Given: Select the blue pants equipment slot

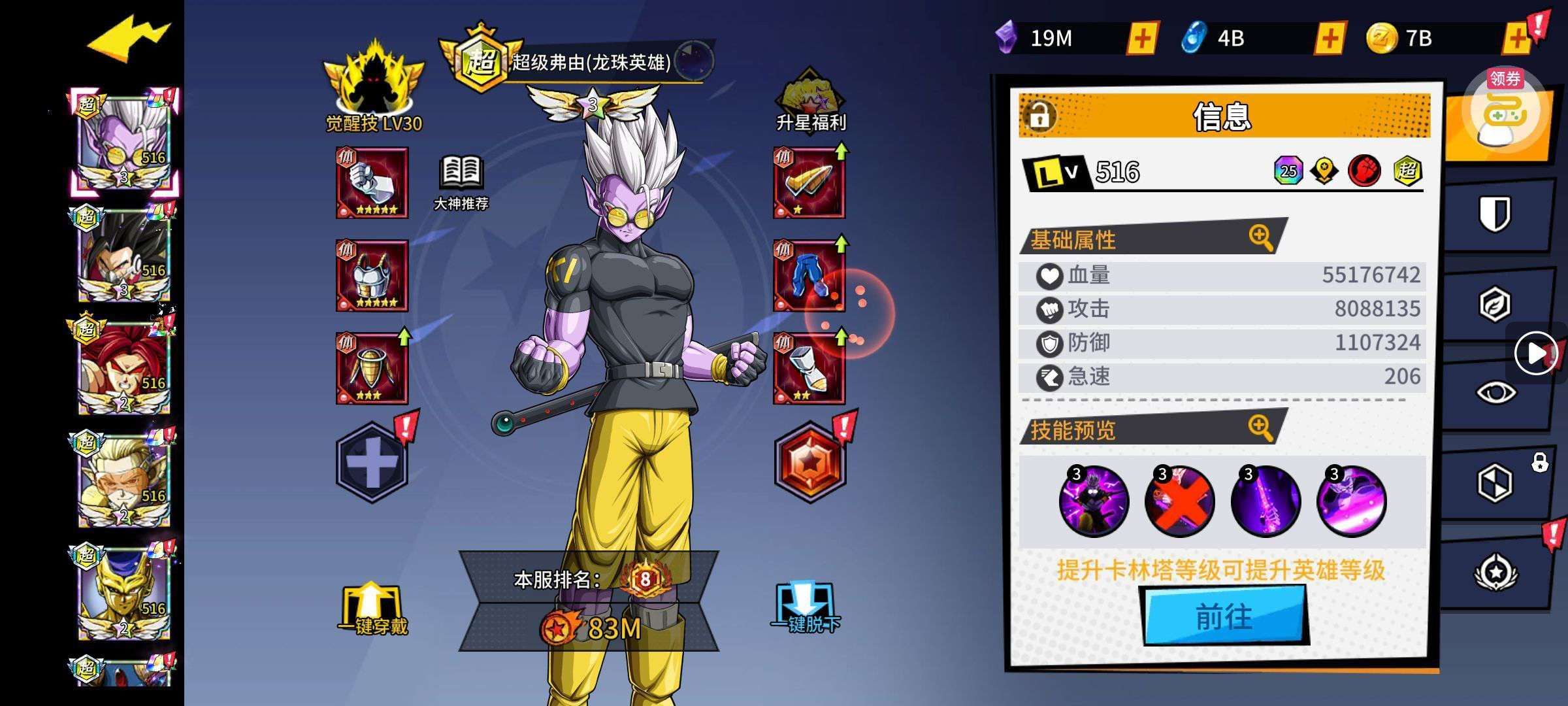Looking at the screenshot, I should [809, 275].
